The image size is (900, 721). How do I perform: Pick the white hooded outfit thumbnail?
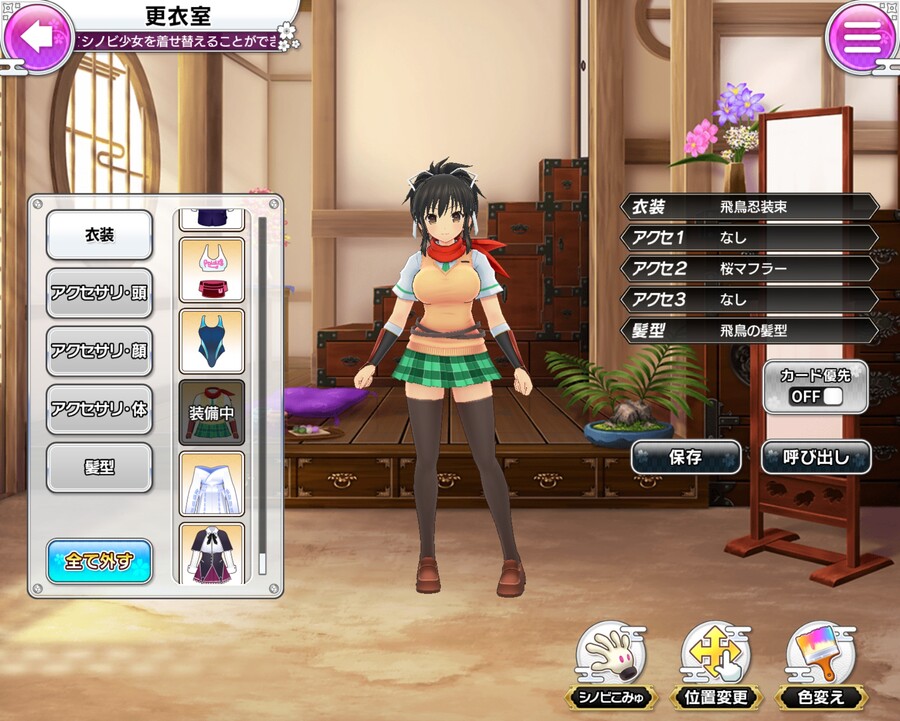click(x=211, y=484)
